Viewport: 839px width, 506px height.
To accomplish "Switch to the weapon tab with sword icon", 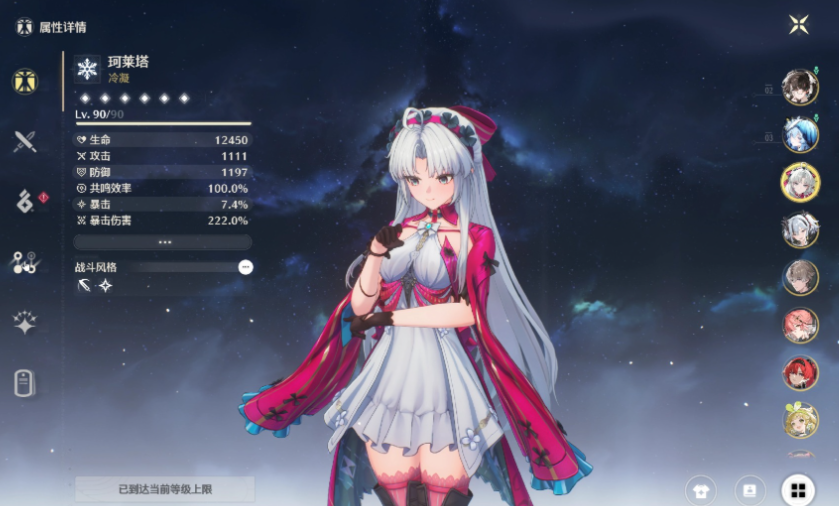I will (x=25, y=141).
